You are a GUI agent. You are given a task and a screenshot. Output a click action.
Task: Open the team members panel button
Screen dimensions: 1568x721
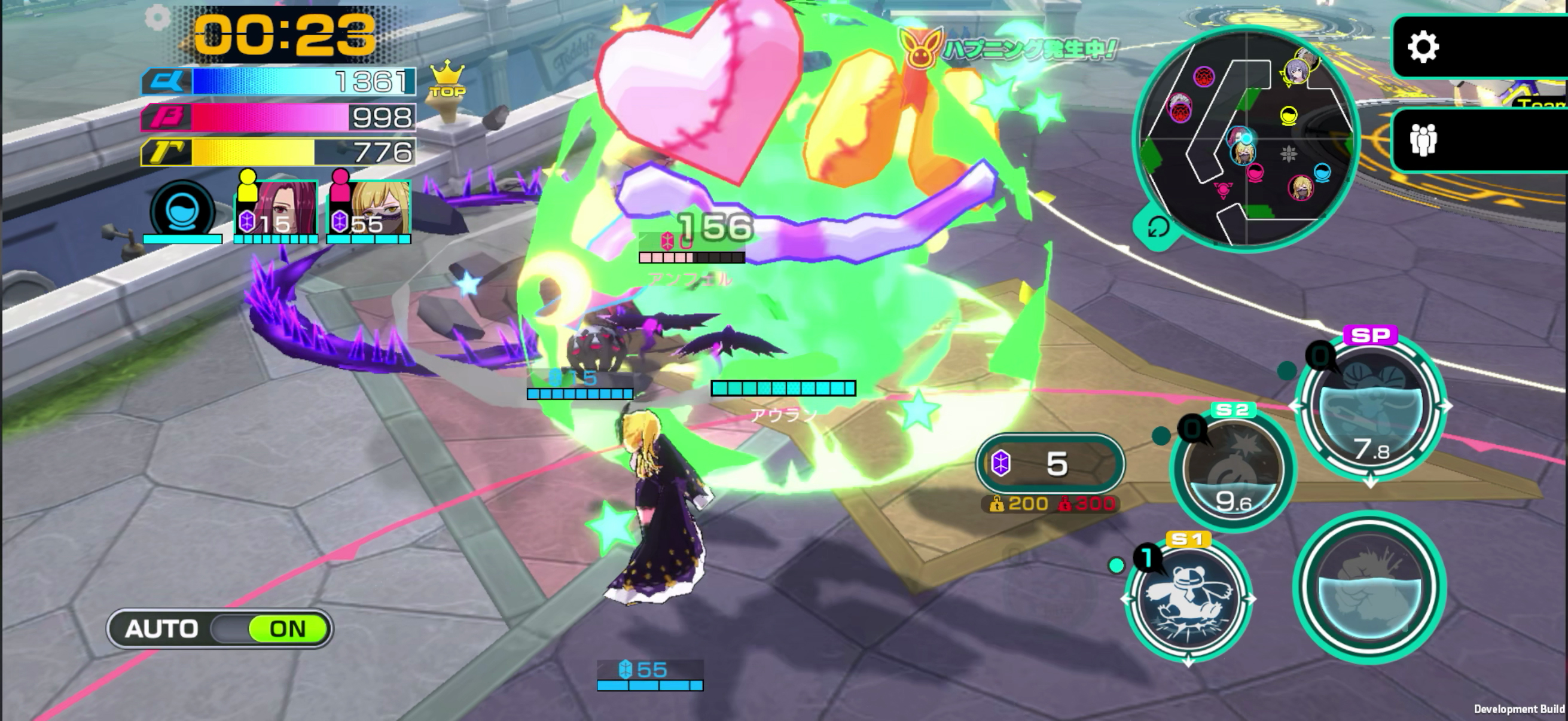(x=1423, y=140)
